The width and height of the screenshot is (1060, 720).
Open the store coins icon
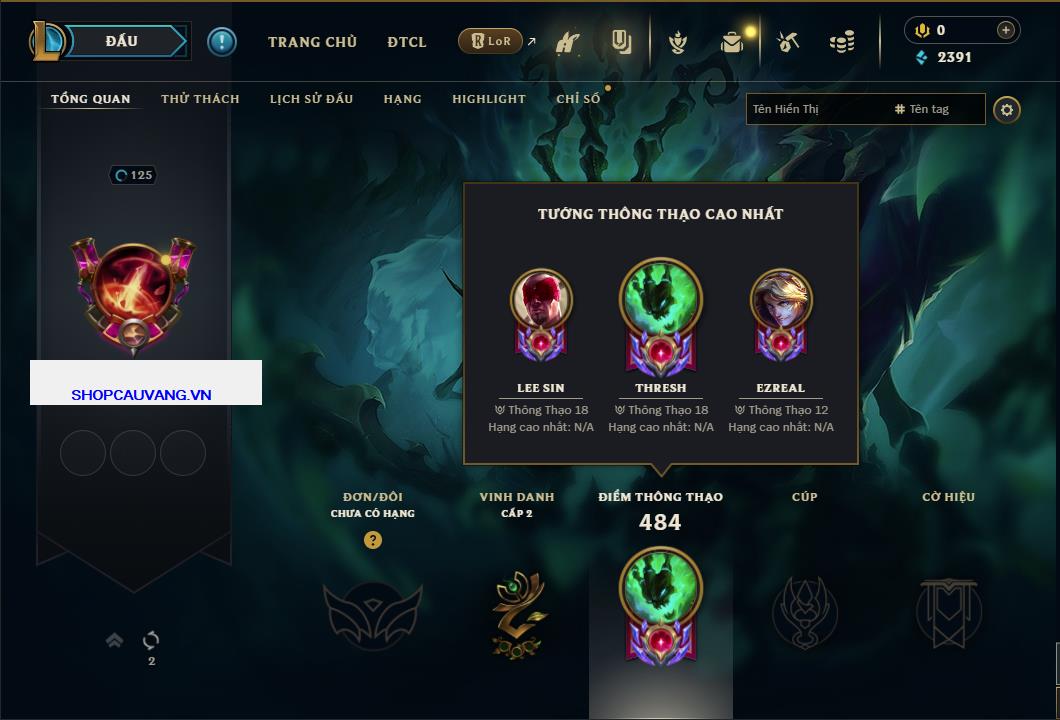click(x=842, y=42)
